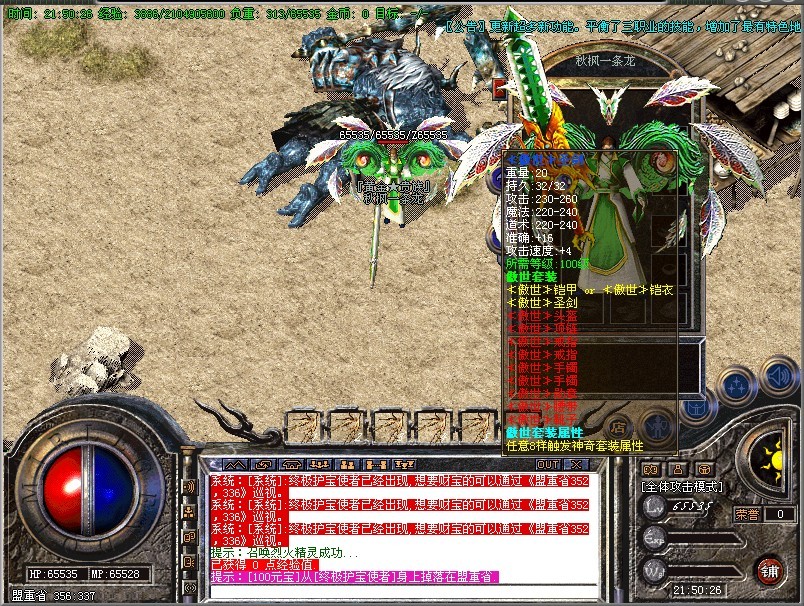This screenshot has height=606, width=804.
Task: Switch the 全体攻击模式 attack mode label
Action: click(681, 486)
